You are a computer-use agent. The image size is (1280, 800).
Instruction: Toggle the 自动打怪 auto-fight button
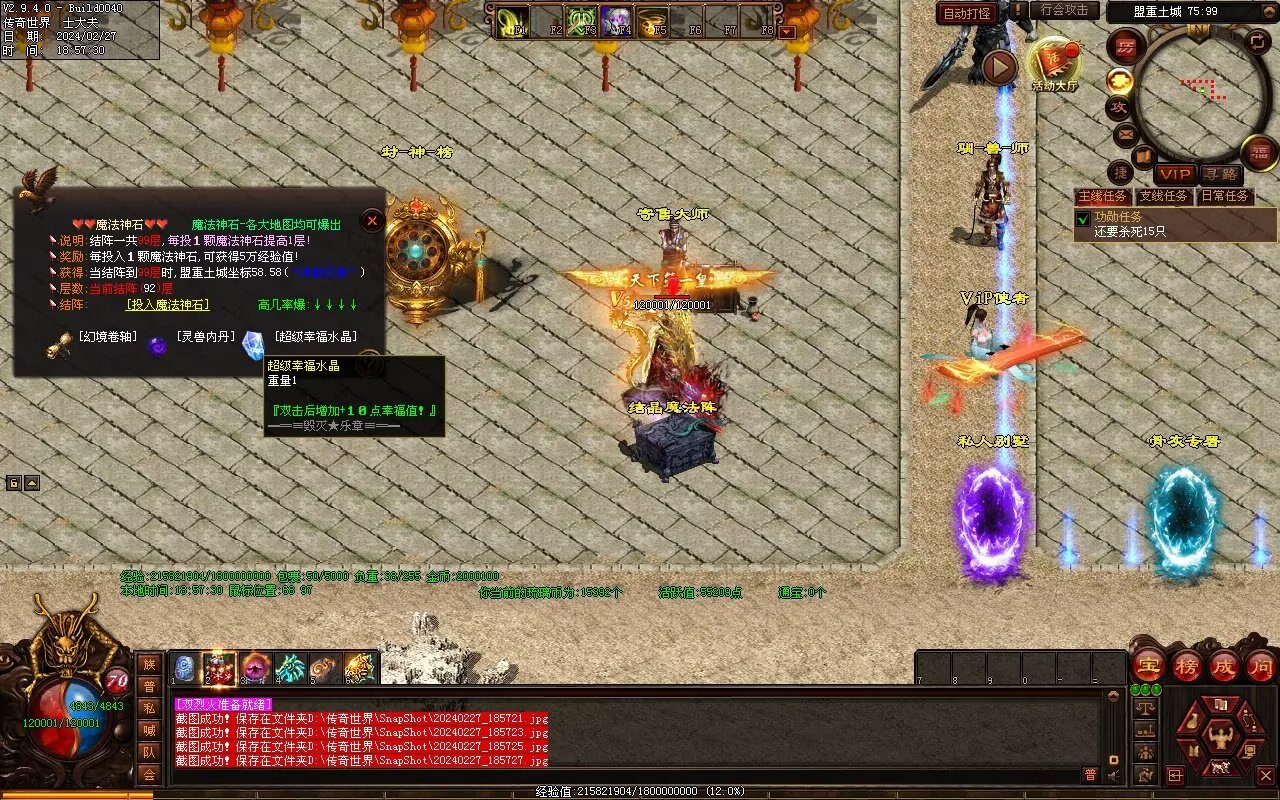[x=968, y=13]
